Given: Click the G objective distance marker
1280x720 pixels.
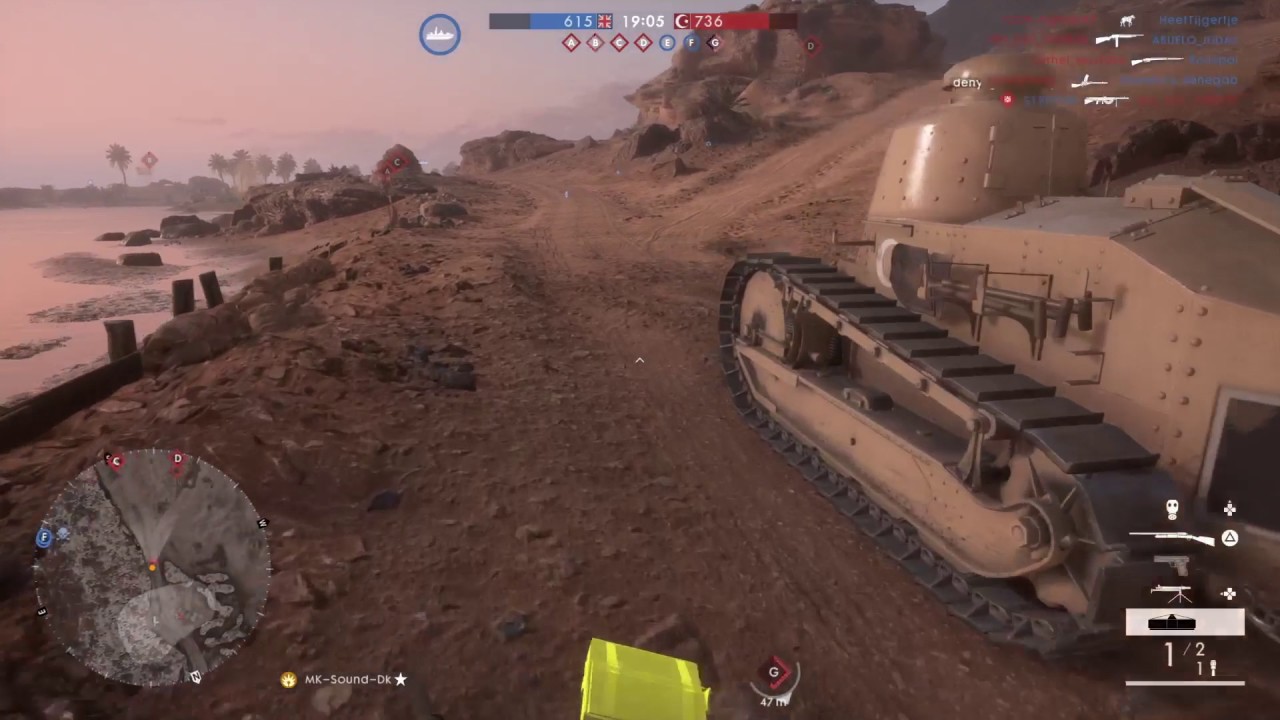Looking at the screenshot, I should point(774,675).
